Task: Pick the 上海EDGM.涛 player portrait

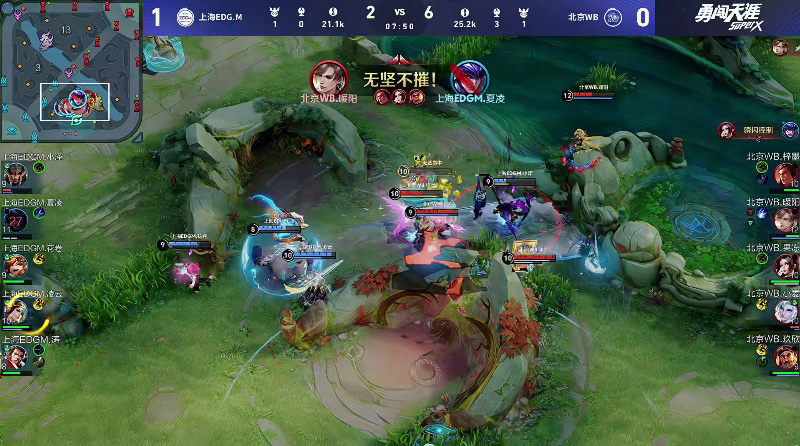Action: (x=15, y=358)
